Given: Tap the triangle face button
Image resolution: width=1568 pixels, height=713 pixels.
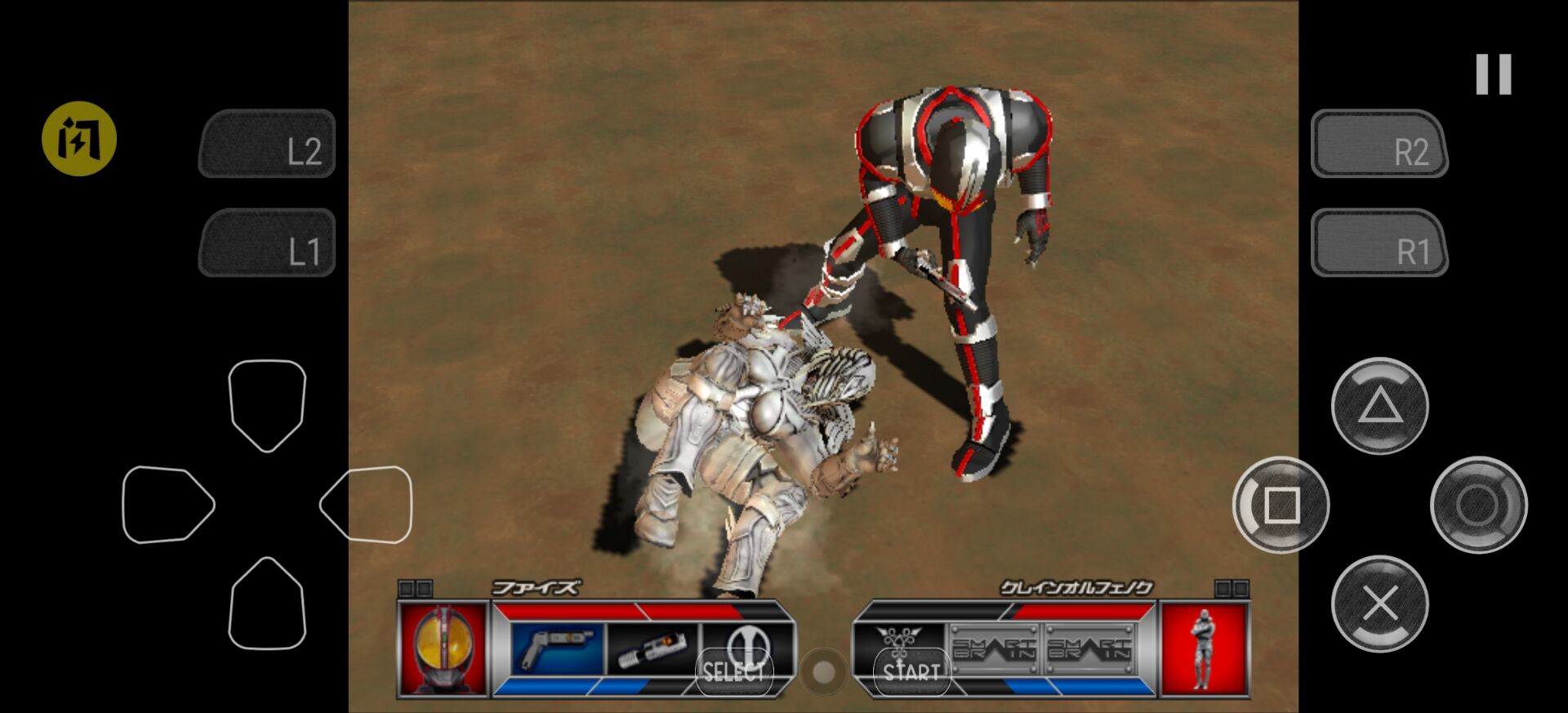Looking at the screenshot, I should 1379,406.
